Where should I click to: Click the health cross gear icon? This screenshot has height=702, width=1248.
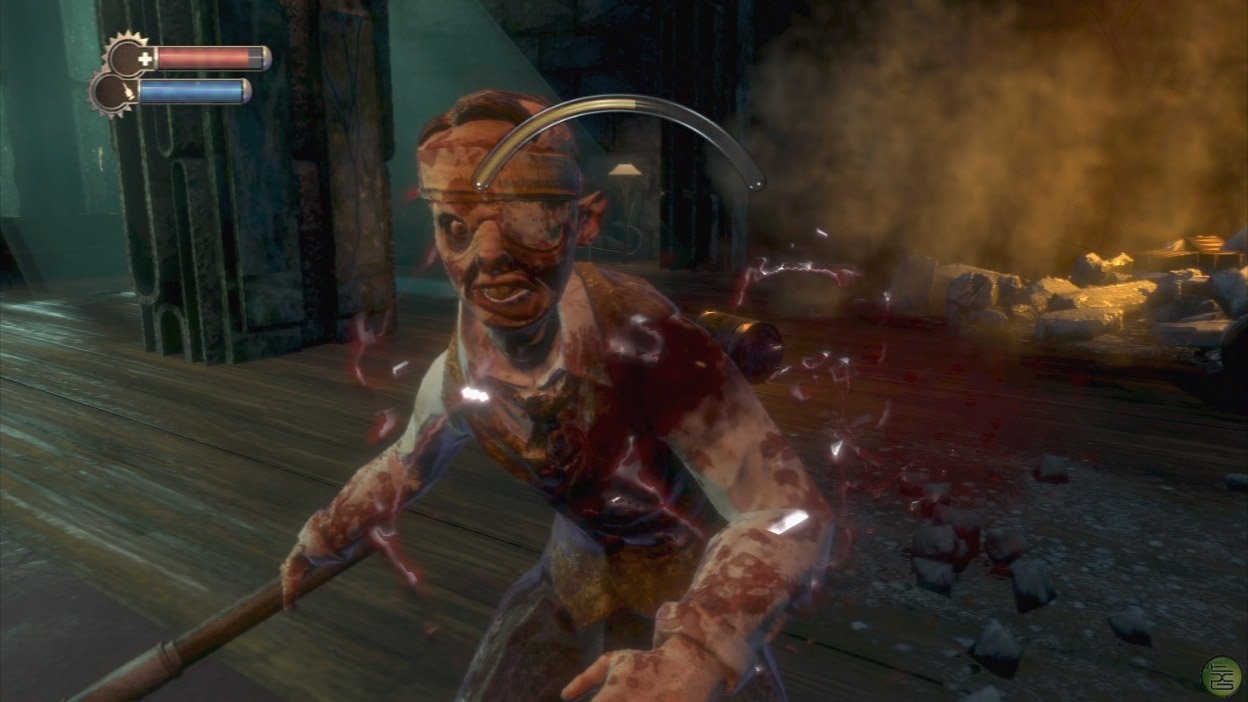coord(128,57)
